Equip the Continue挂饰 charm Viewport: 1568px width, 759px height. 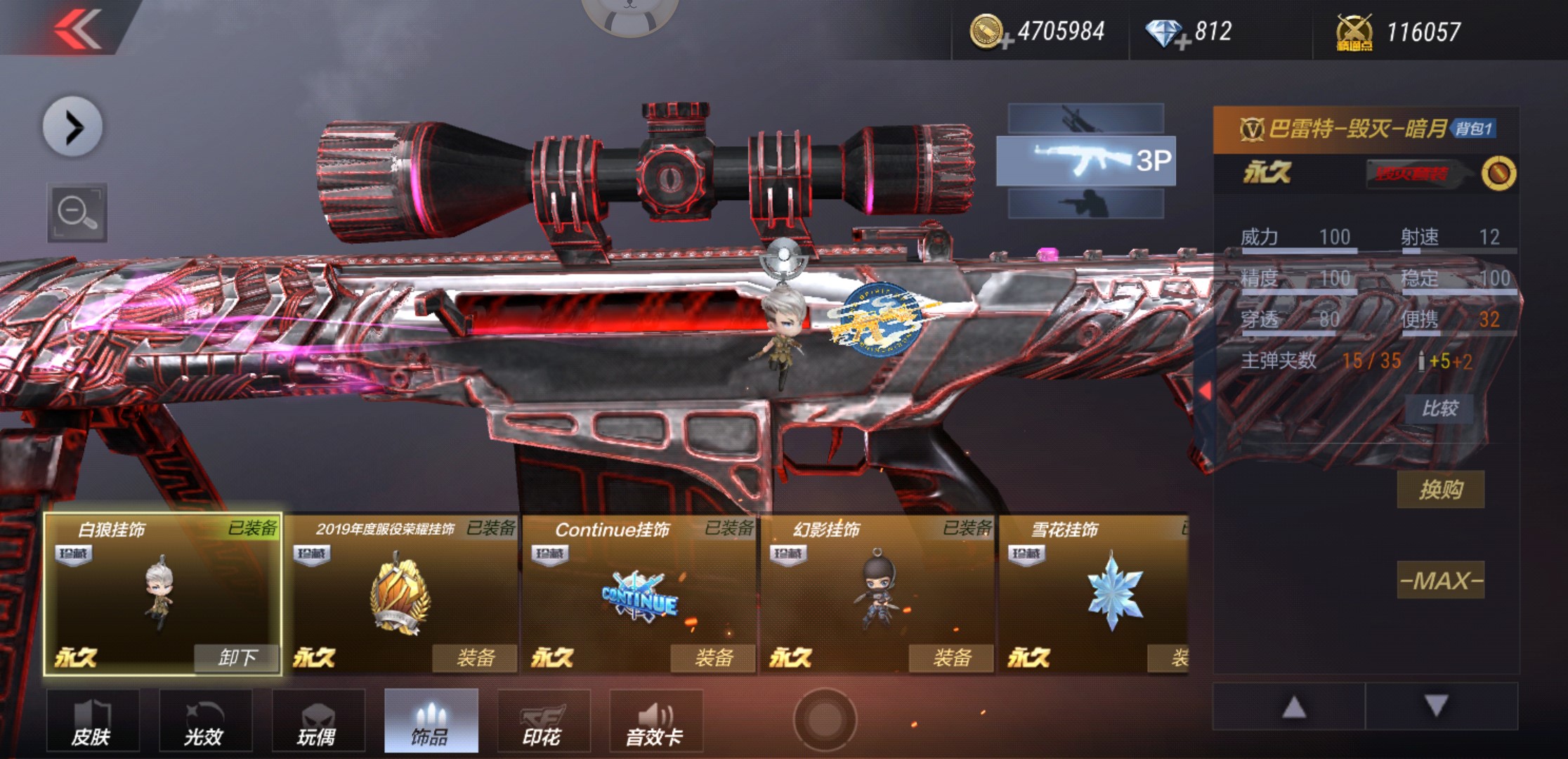(x=713, y=658)
